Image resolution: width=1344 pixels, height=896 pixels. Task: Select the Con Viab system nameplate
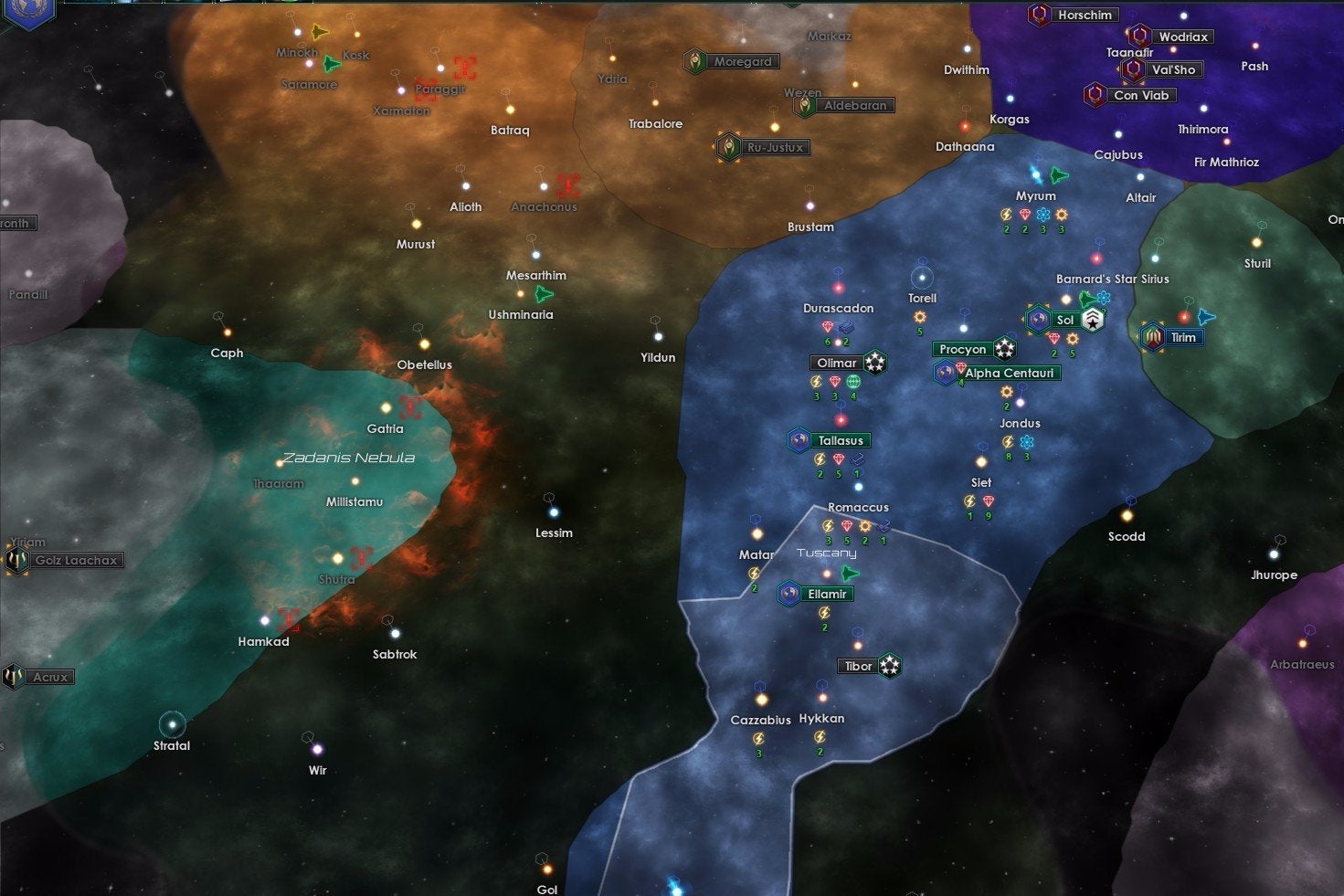click(1141, 94)
